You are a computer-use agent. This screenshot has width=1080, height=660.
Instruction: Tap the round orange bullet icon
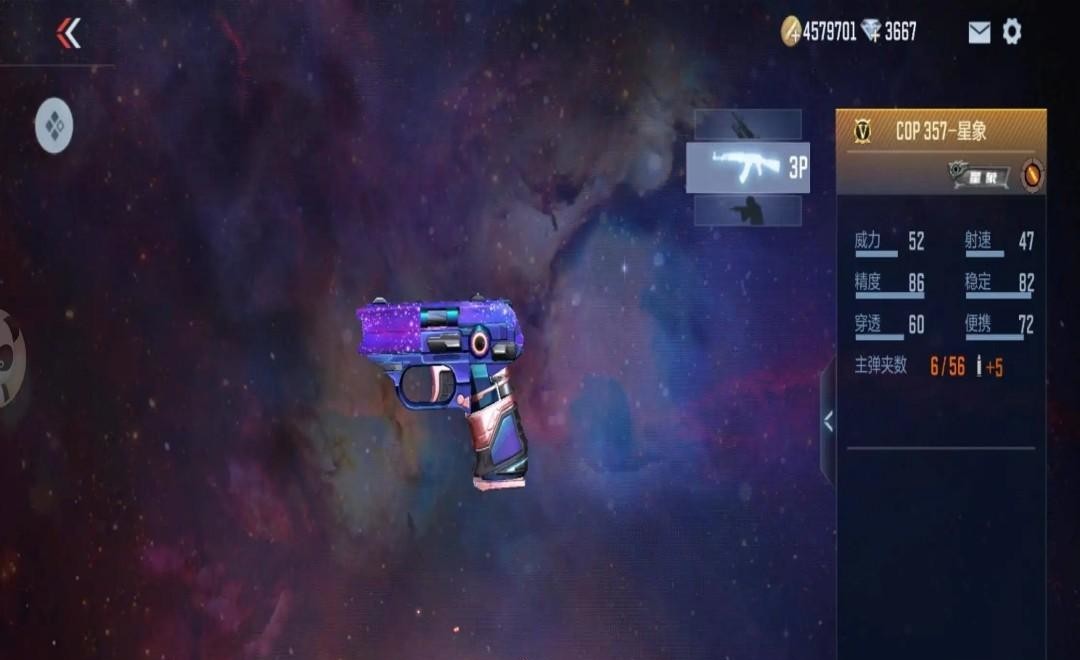coord(1032,176)
